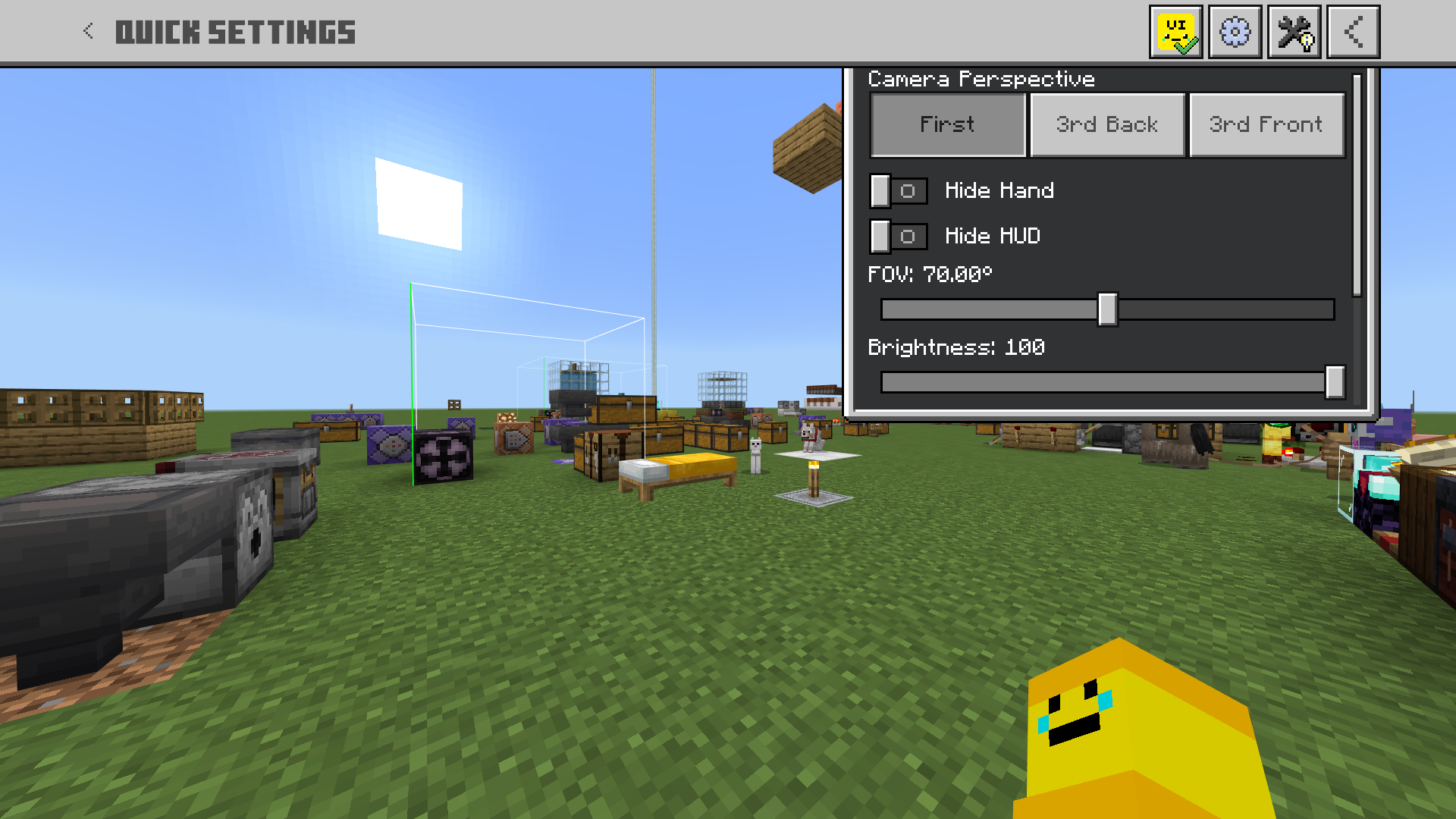This screenshot has width=1456, height=819.
Task: Collapse the panel using the chevron icon
Action: (1353, 31)
